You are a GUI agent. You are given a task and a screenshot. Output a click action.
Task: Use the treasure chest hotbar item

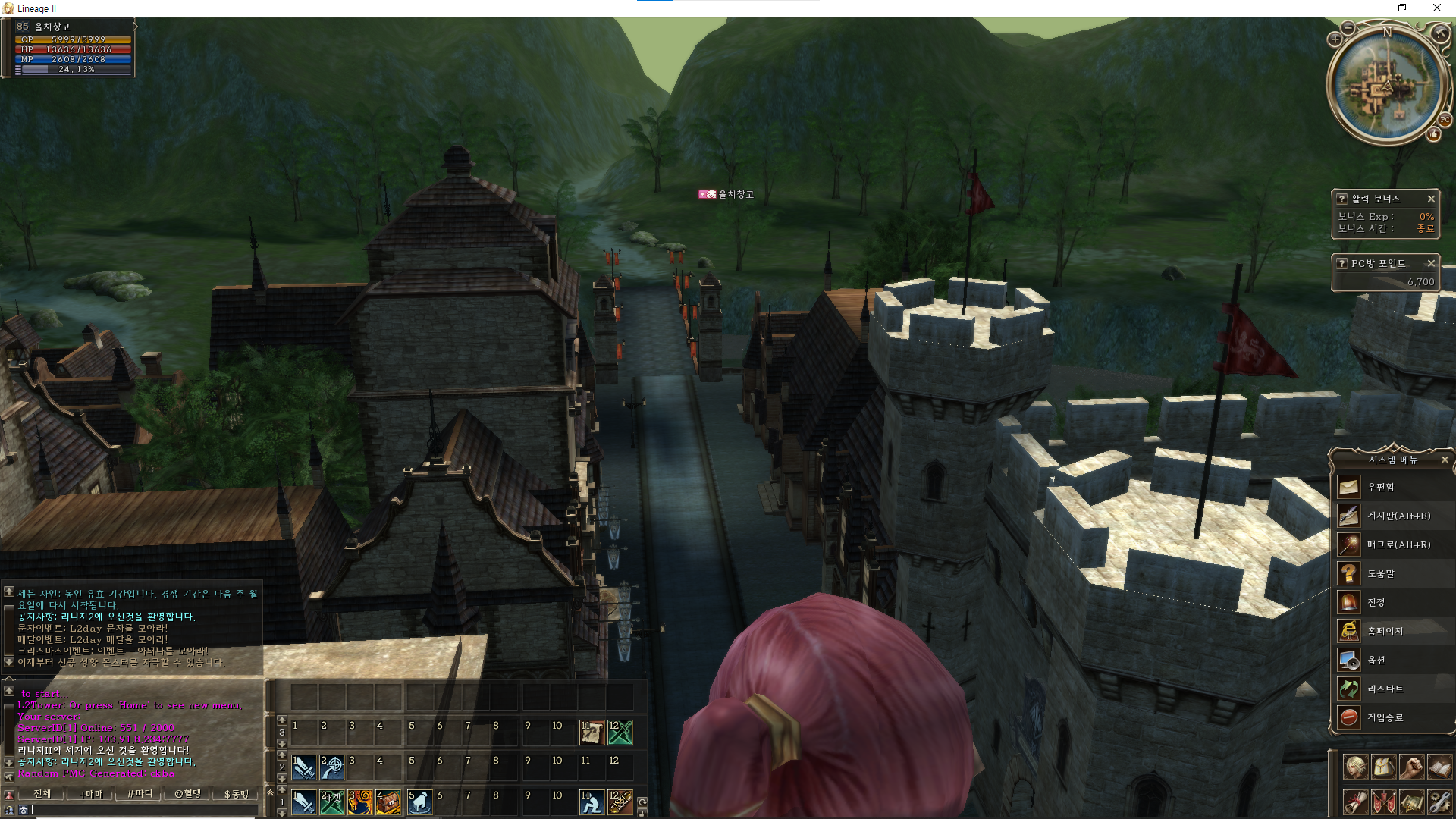click(388, 802)
